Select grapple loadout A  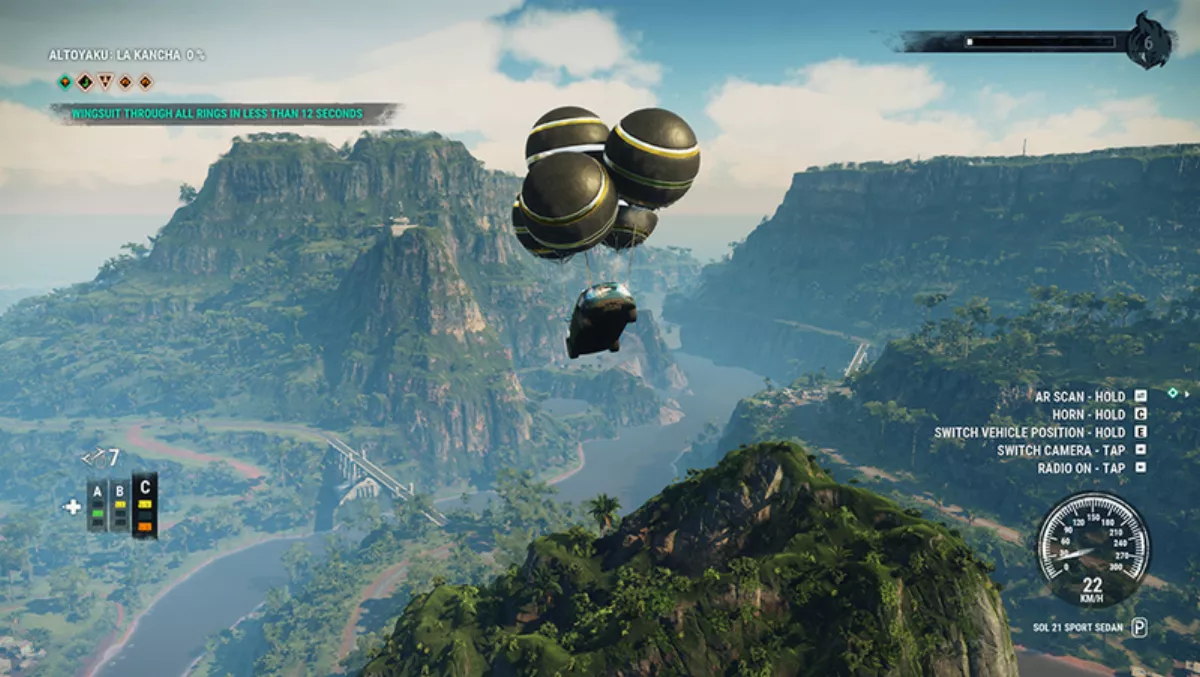97,505
